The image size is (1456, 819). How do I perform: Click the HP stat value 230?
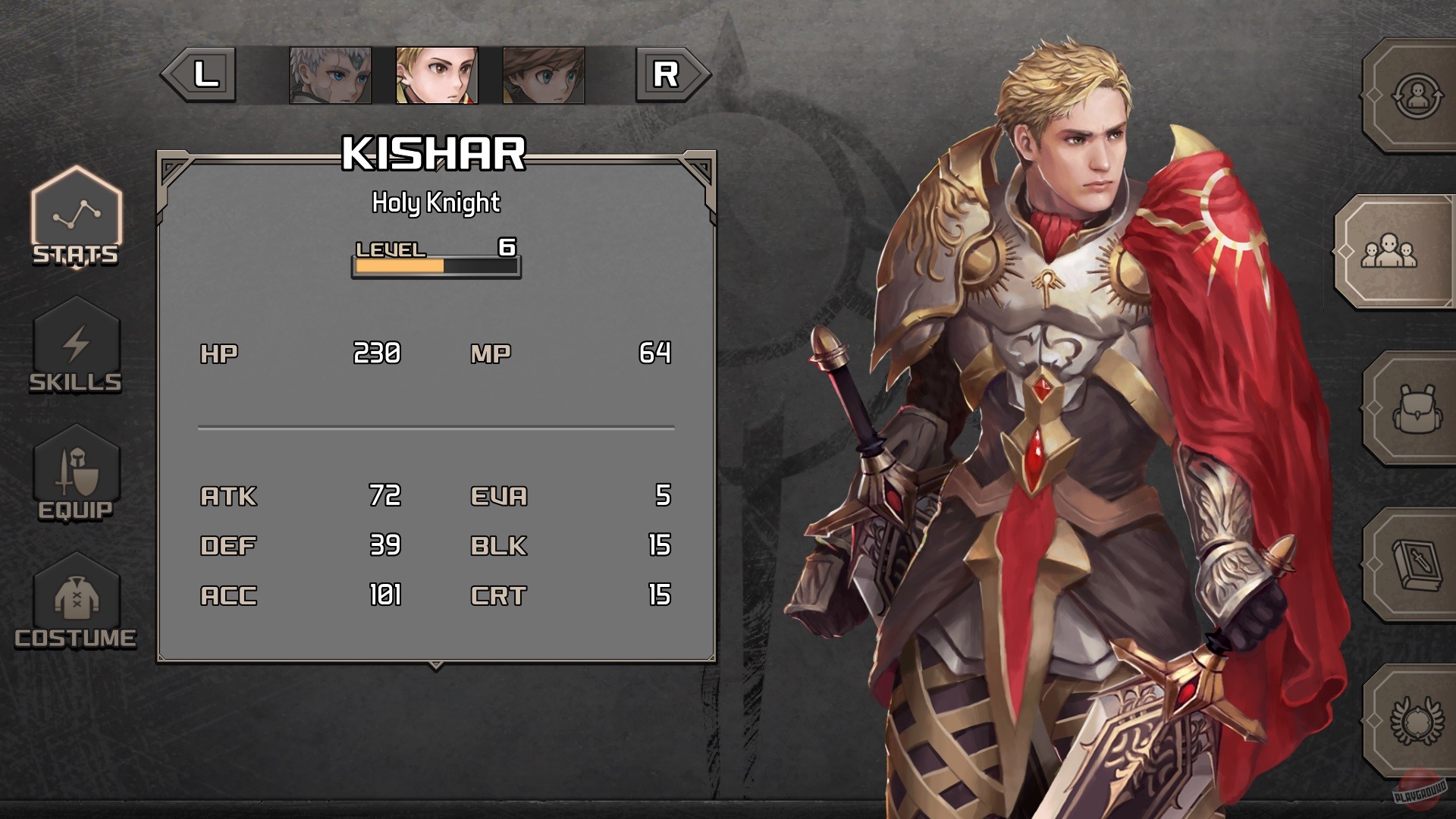[x=377, y=353]
